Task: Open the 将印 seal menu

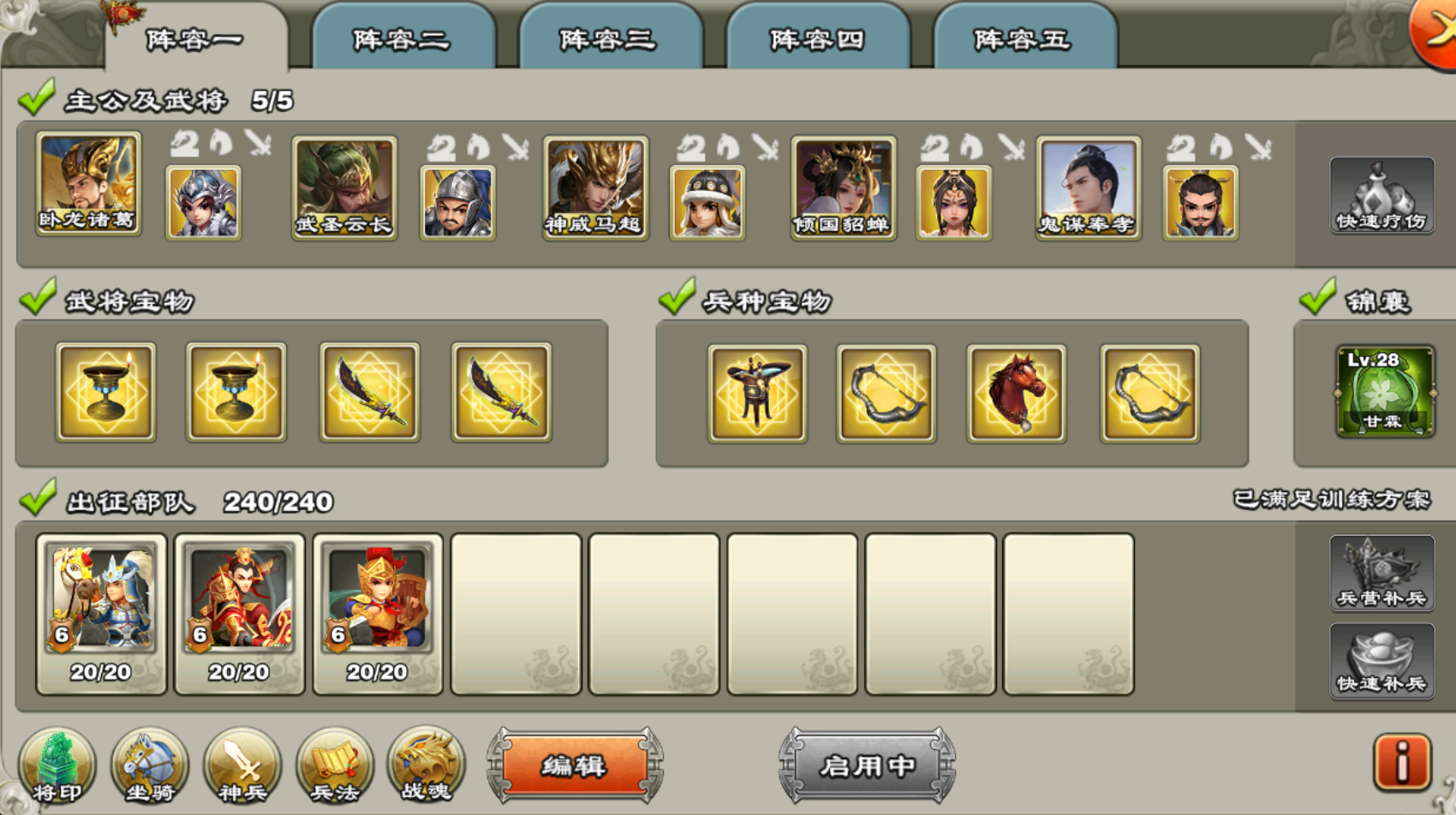Action: [57, 764]
